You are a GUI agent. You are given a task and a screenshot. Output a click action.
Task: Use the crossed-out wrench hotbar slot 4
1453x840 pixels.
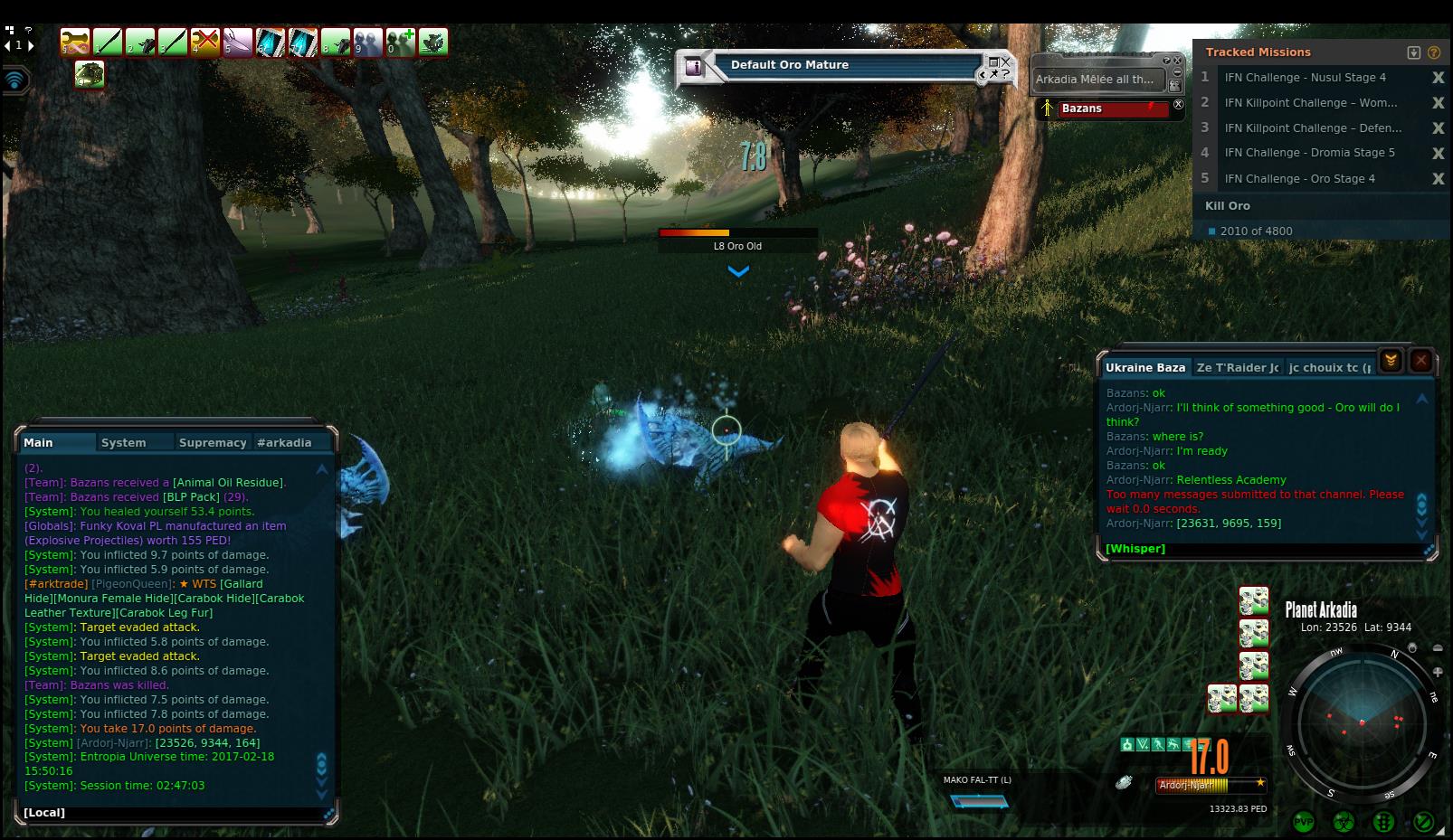[x=205, y=42]
